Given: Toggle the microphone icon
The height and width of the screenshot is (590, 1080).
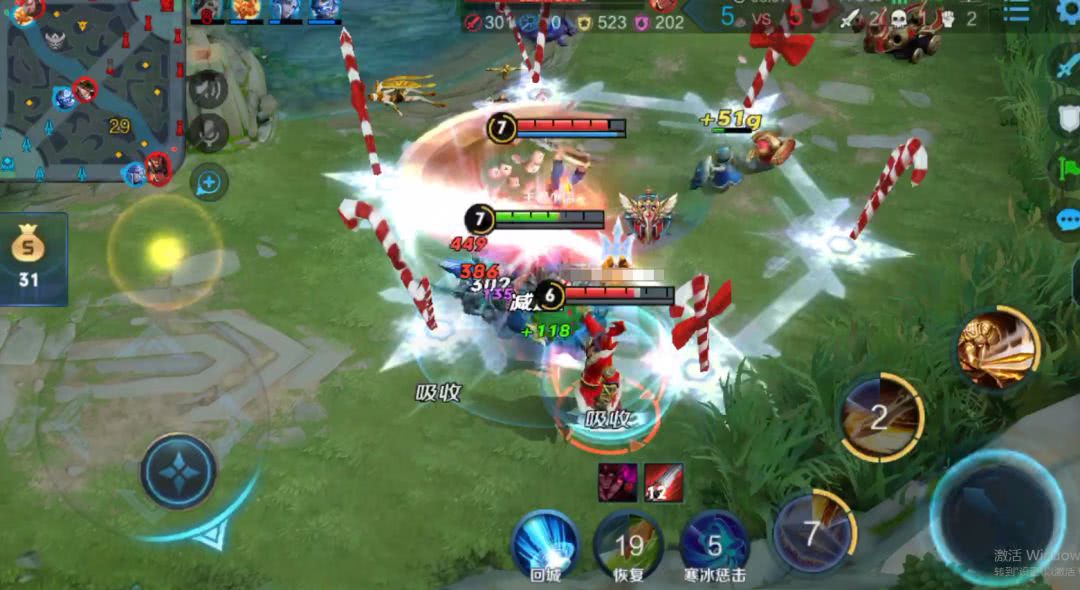Looking at the screenshot, I should pyautogui.click(x=208, y=132).
